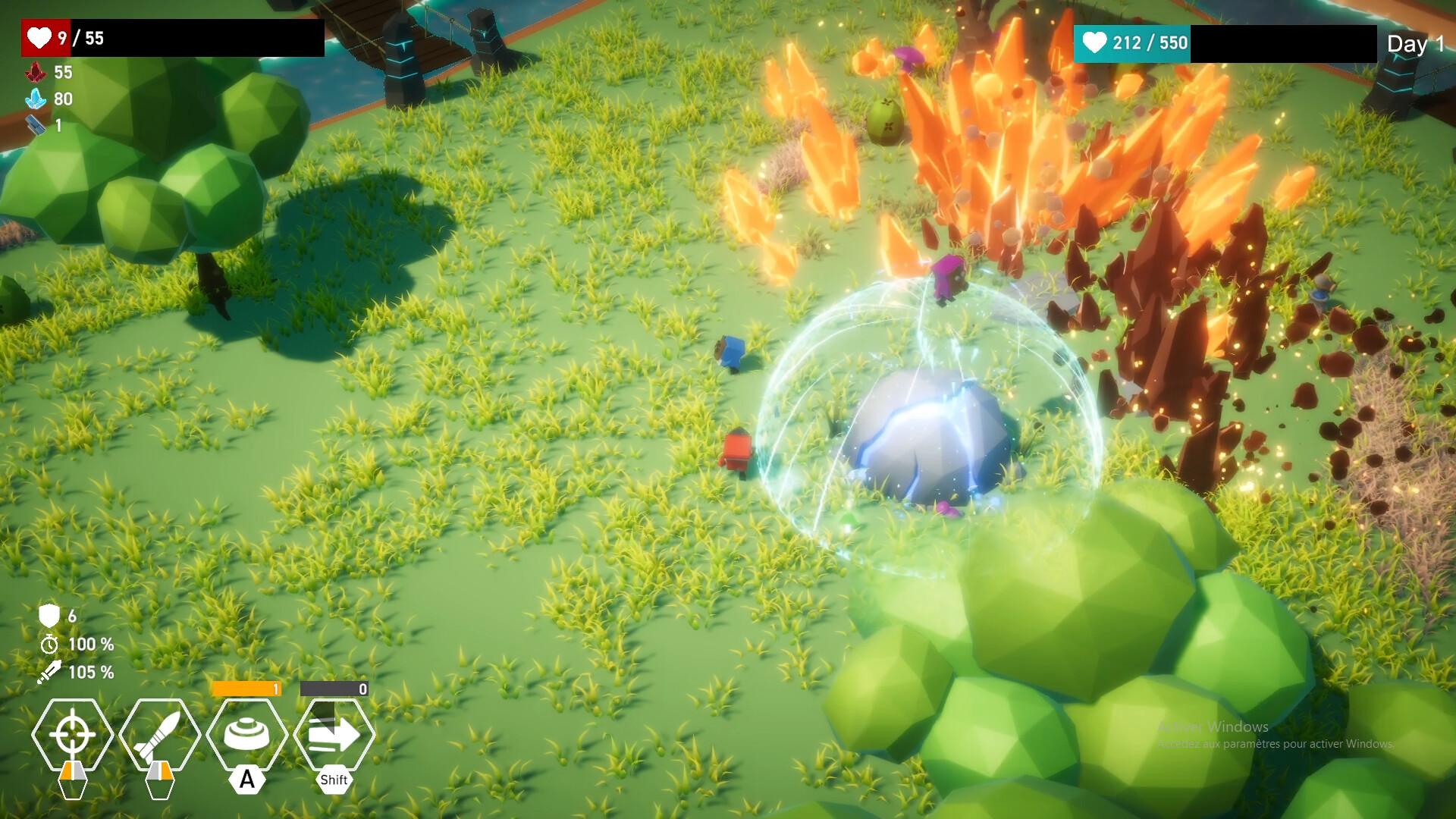Activate the rocket missile ability
1456x819 pixels.
[x=160, y=734]
